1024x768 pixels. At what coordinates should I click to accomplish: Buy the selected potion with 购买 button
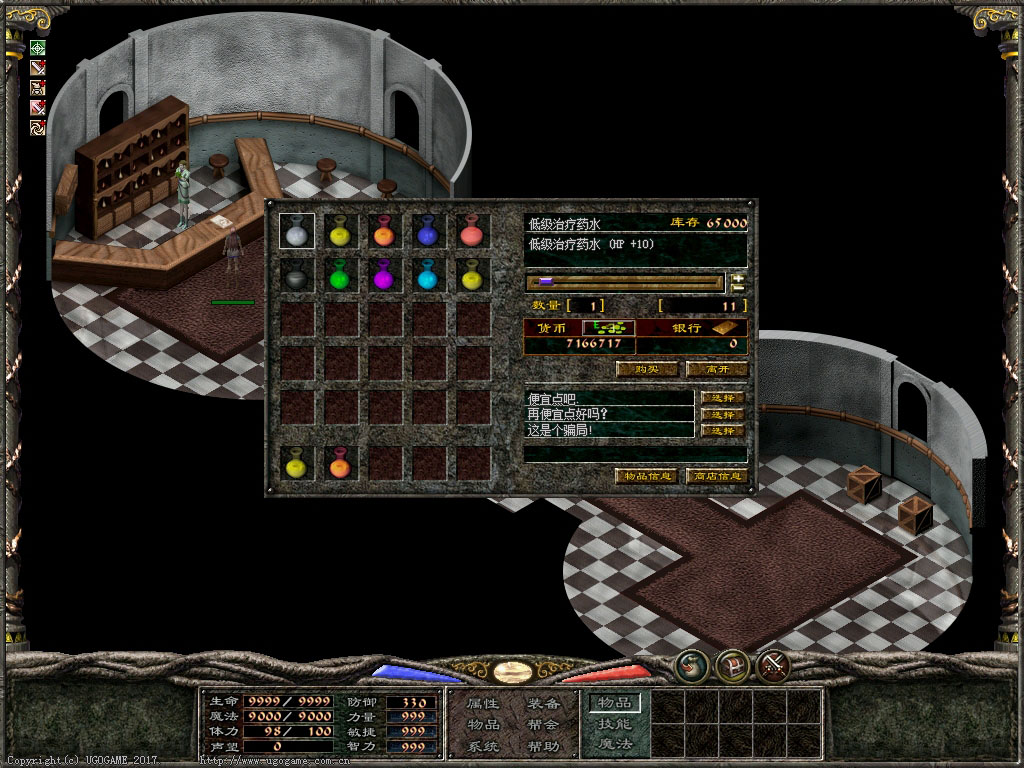coord(647,369)
